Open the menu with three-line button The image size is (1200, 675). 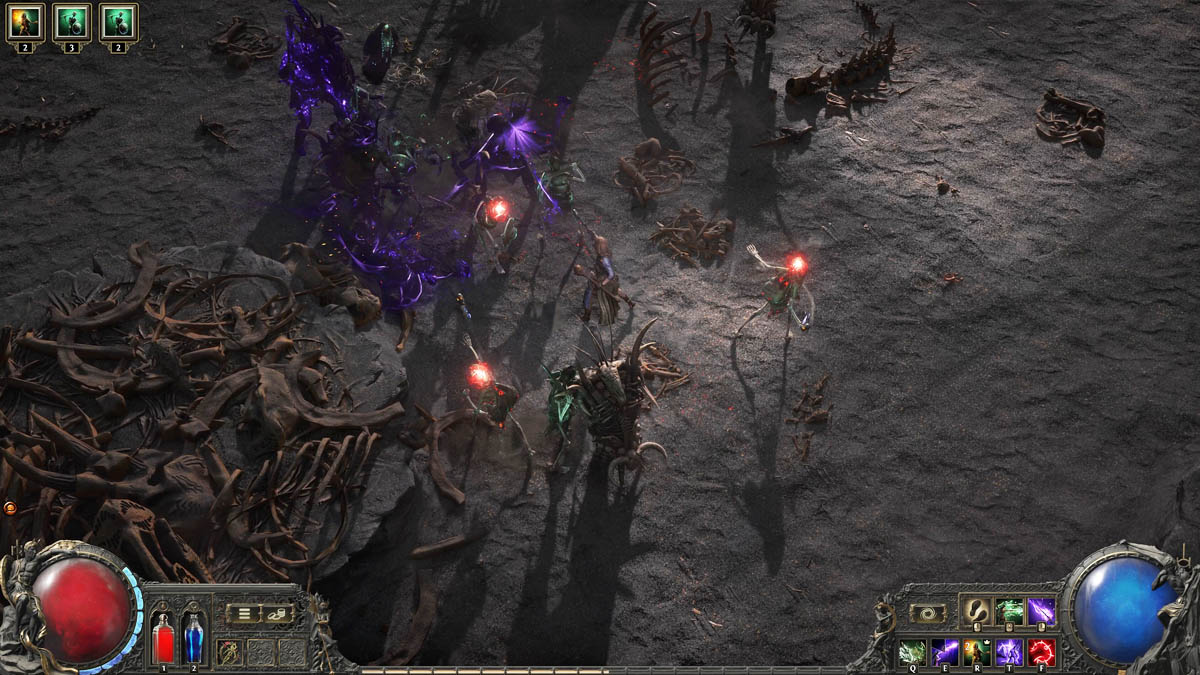pyautogui.click(x=243, y=614)
